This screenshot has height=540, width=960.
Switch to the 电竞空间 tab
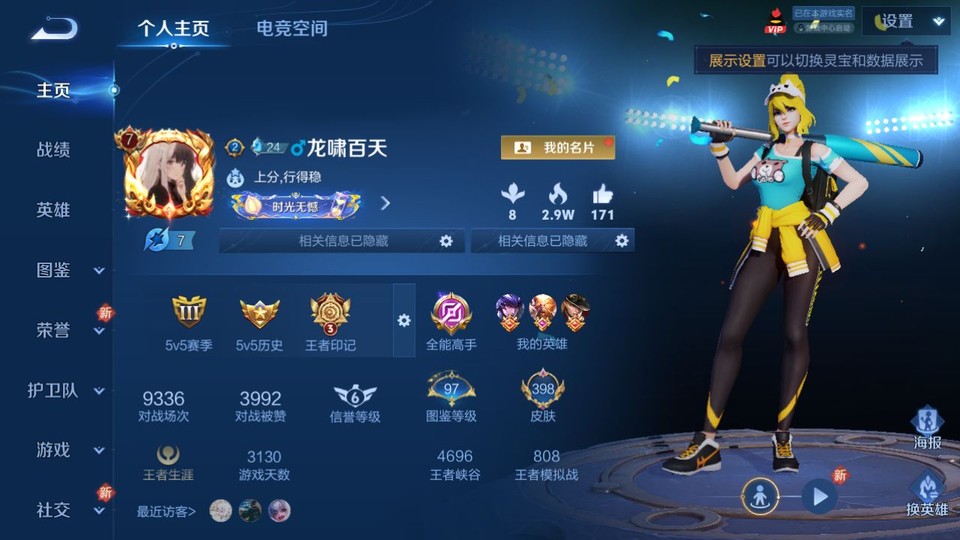(291, 28)
